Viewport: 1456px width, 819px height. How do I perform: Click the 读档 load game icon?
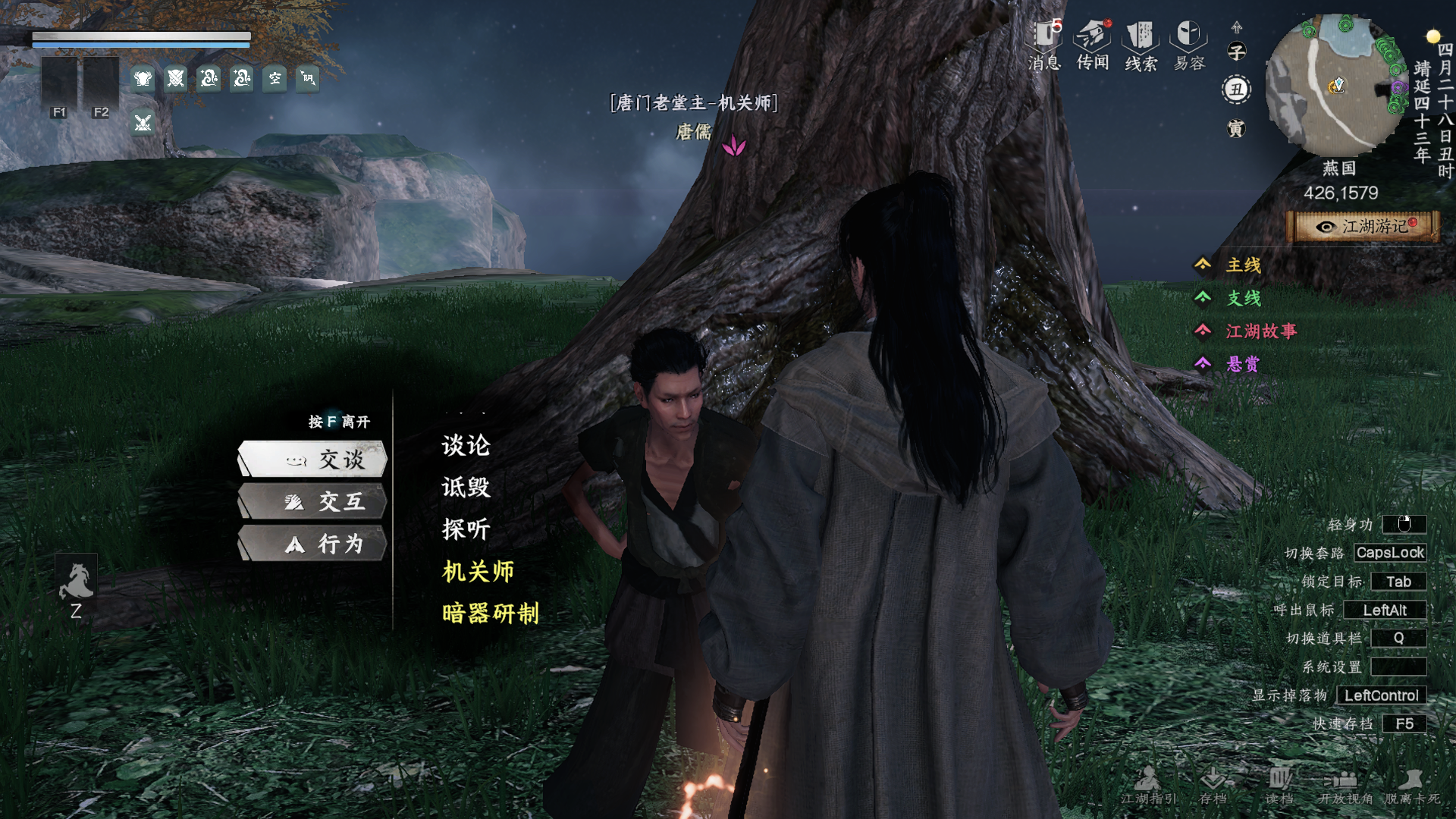tap(1279, 785)
